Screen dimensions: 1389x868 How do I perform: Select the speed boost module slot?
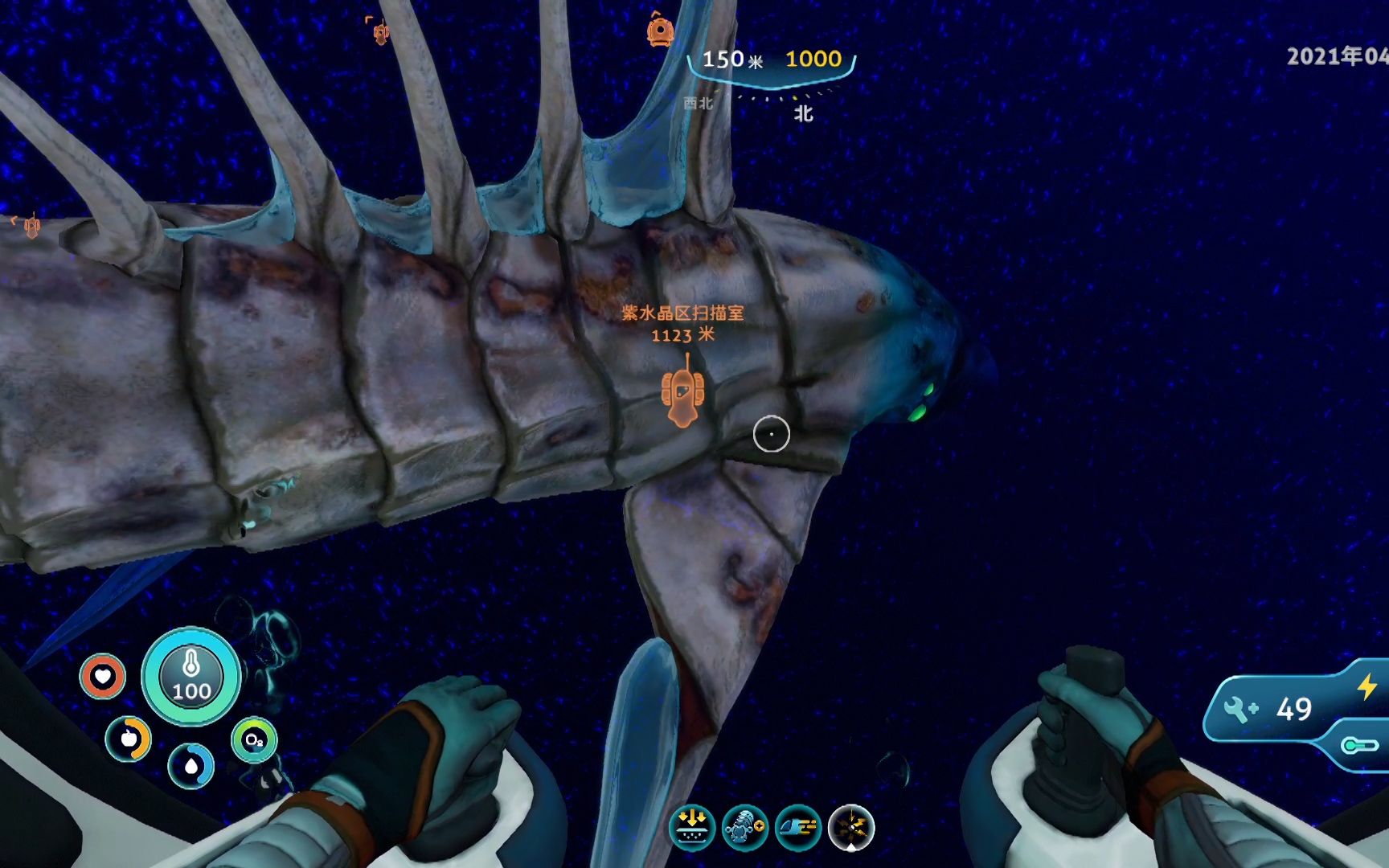click(798, 827)
